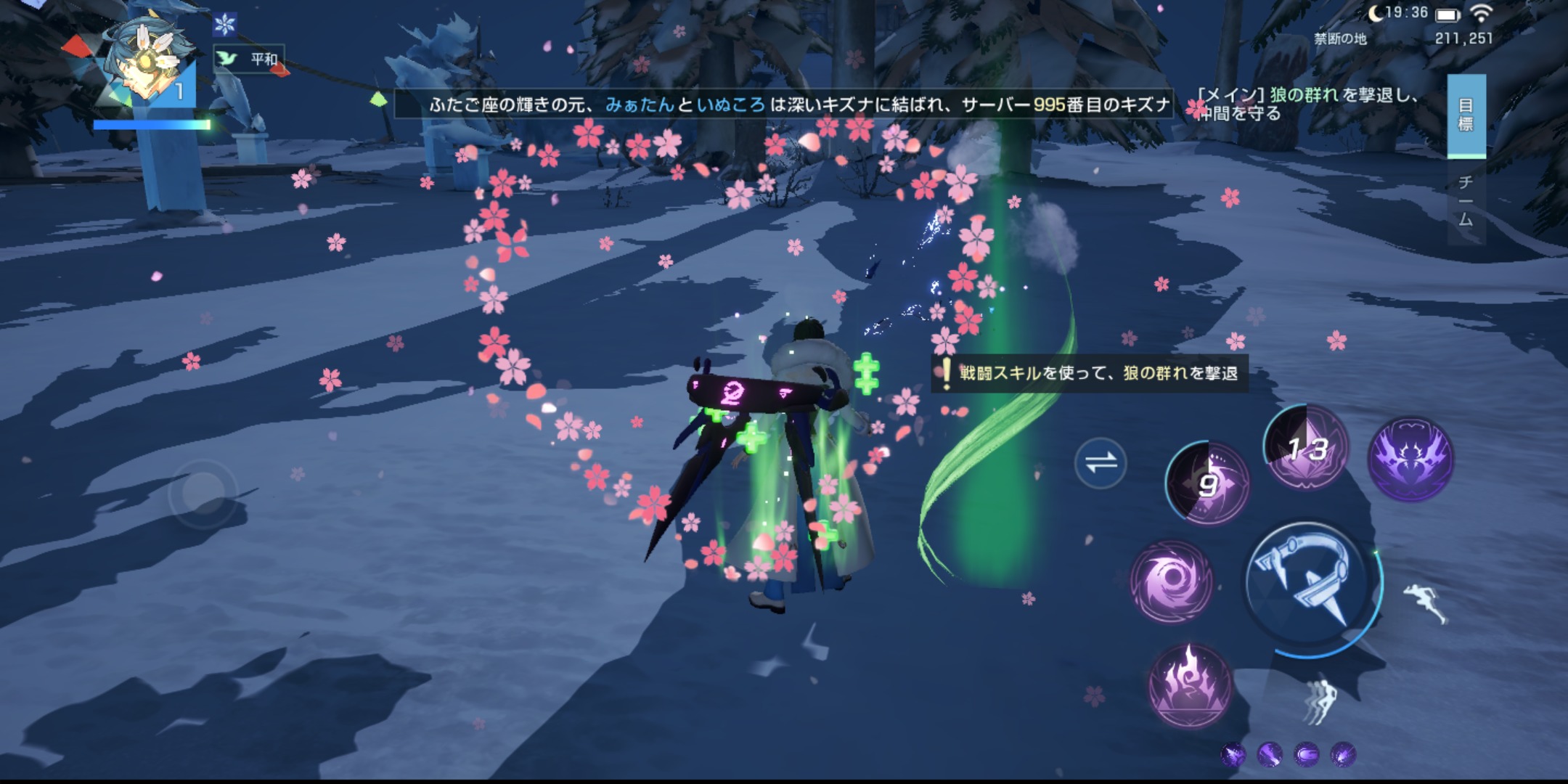Click the 戦闘スキル quest hint banner
The width and height of the screenshot is (1568, 784).
click(x=1090, y=373)
